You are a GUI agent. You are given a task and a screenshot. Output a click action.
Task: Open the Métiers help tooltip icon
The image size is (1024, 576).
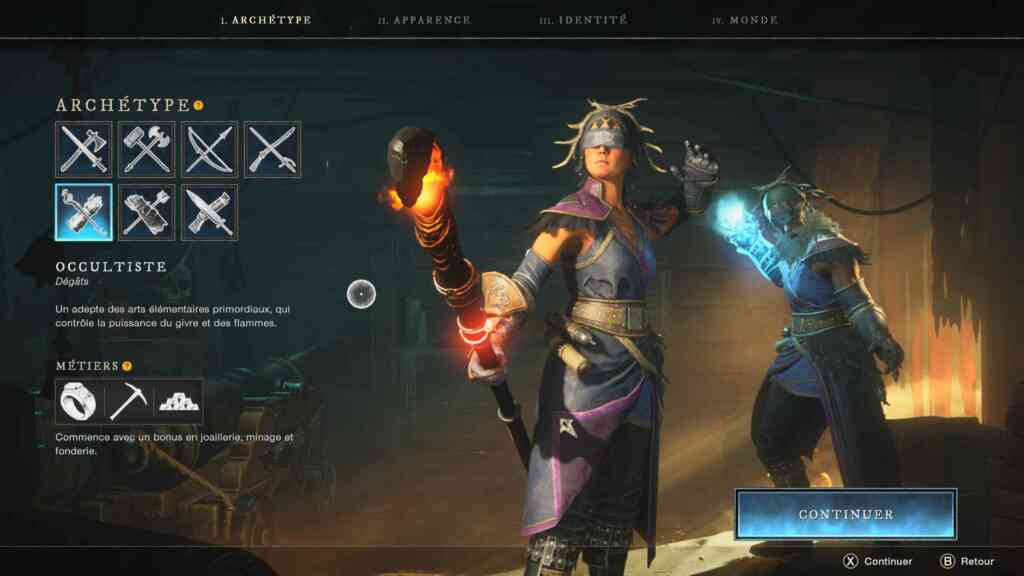coord(127,366)
